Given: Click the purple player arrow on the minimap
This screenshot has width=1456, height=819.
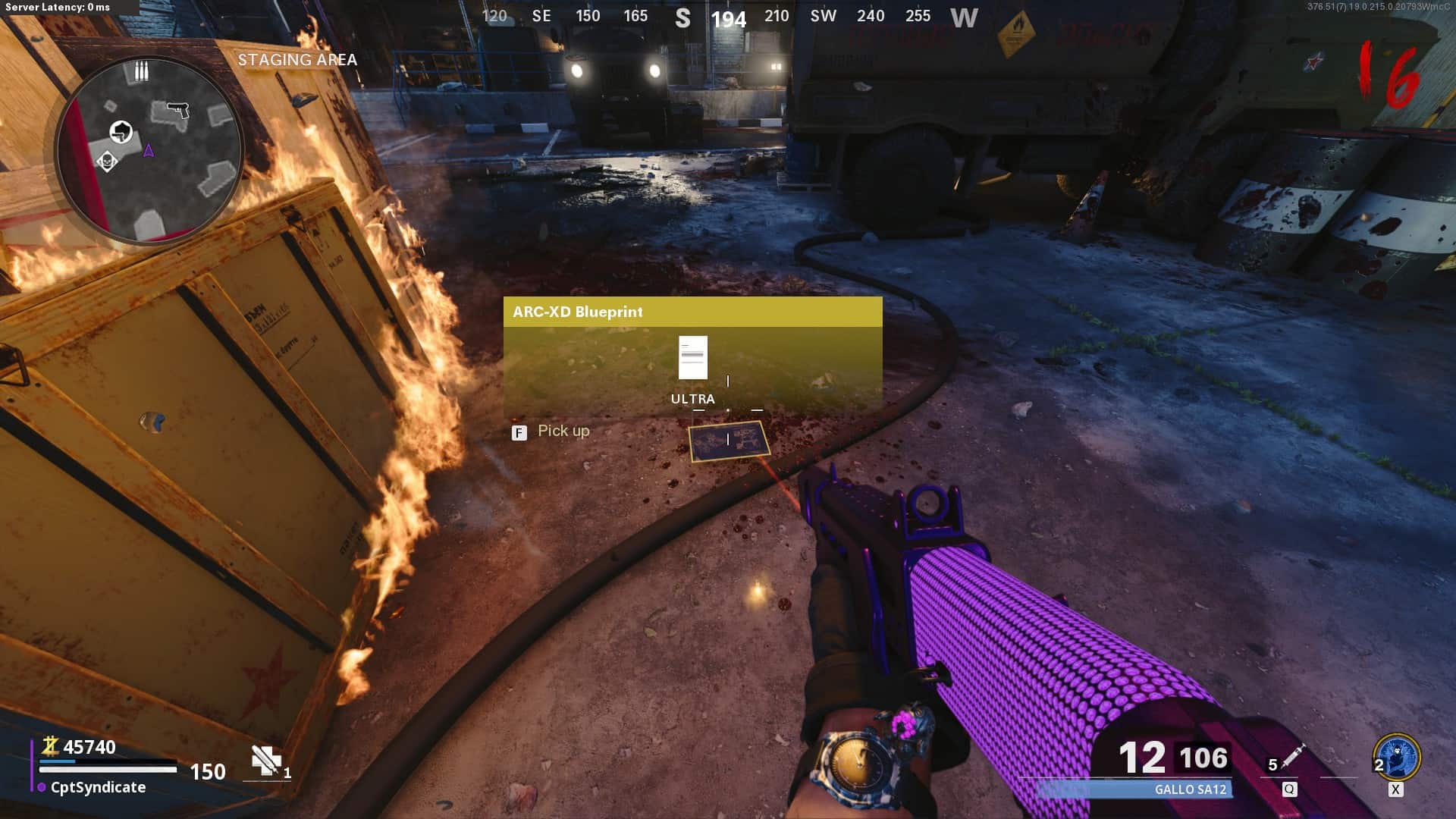Looking at the screenshot, I should coord(149,151).
